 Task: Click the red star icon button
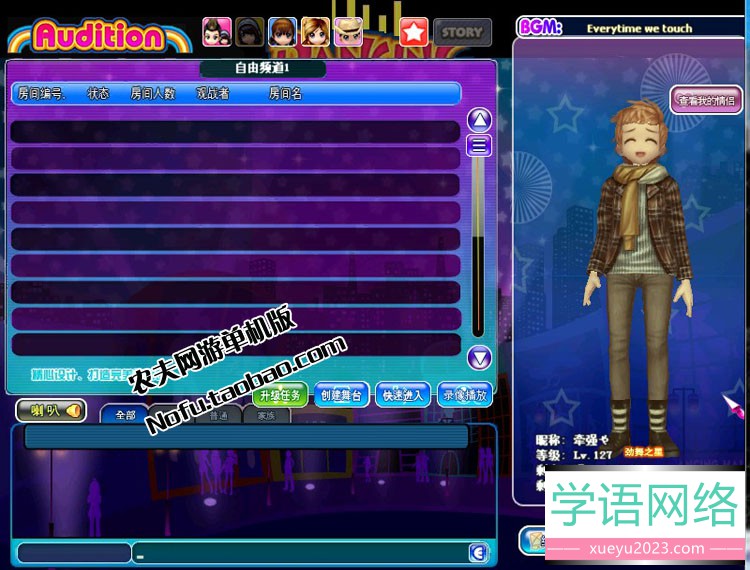point(414,32)
